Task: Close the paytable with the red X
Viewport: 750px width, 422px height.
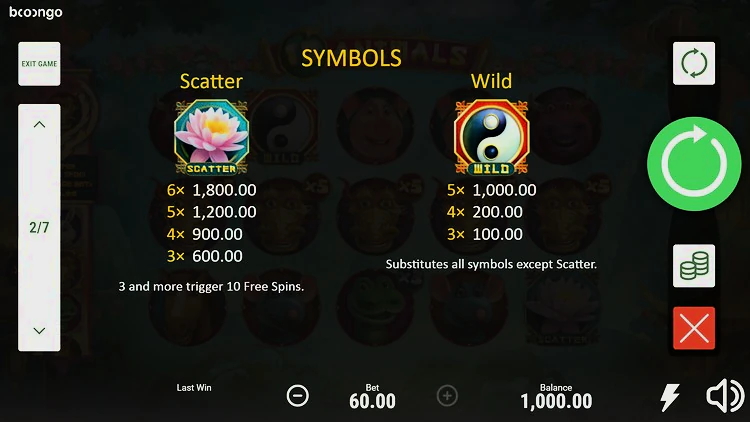Action: 693,328
